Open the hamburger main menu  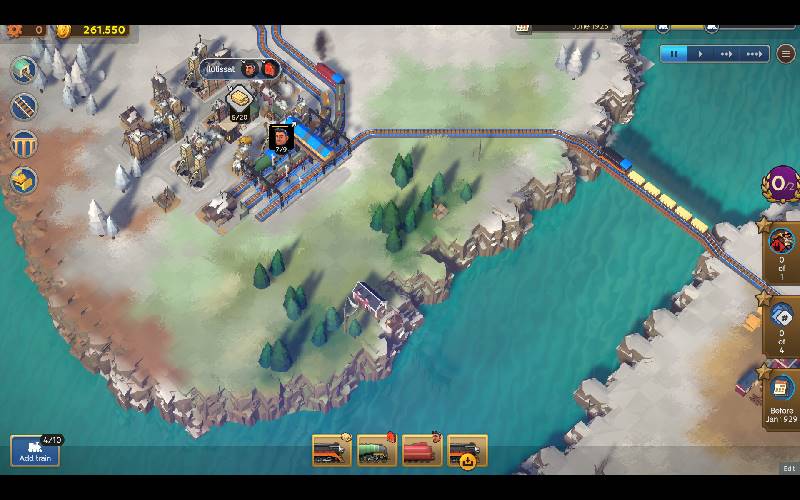[787, 53]
